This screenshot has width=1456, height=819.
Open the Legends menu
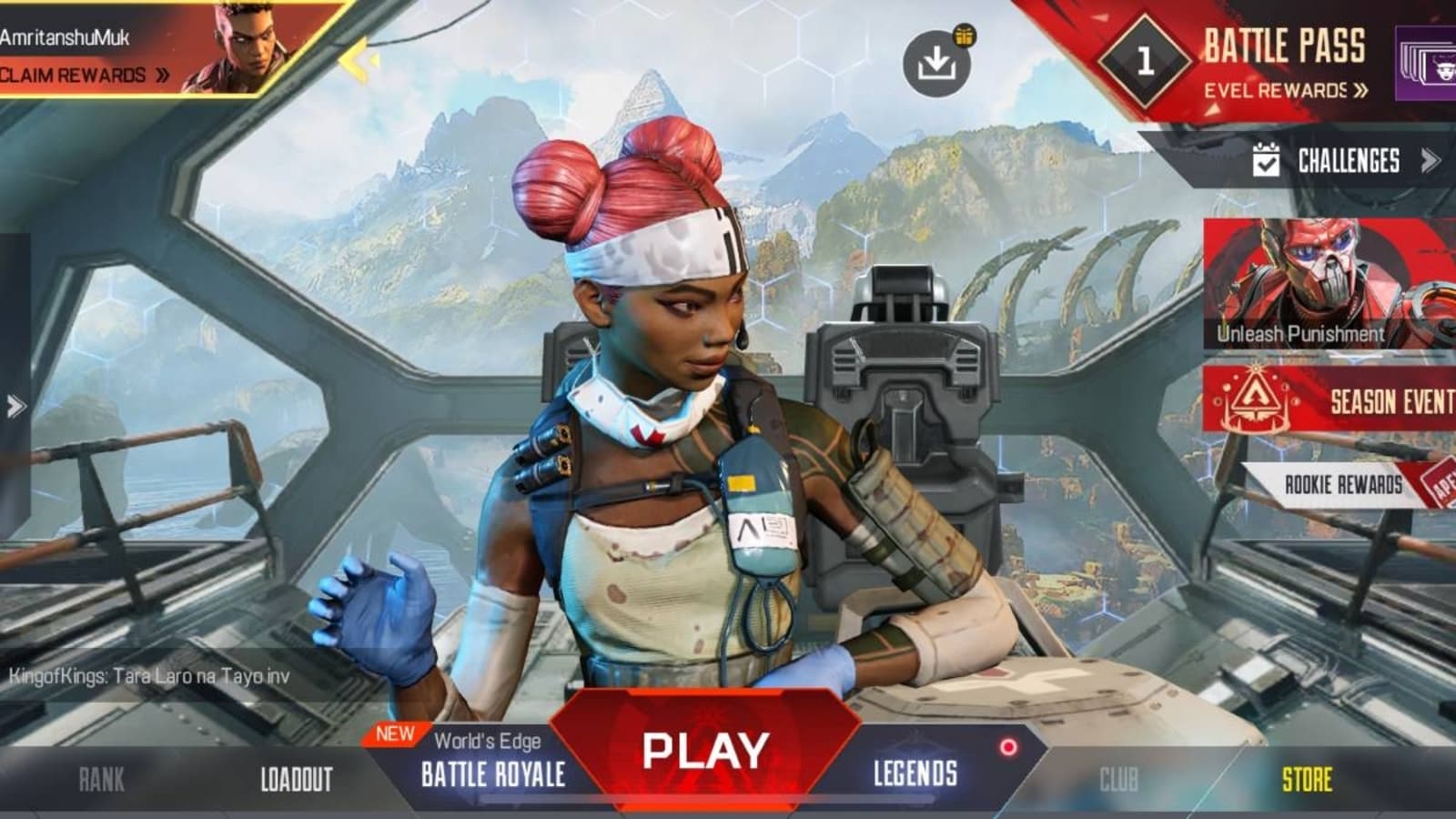pyautogui.click(x=915, y=773)
